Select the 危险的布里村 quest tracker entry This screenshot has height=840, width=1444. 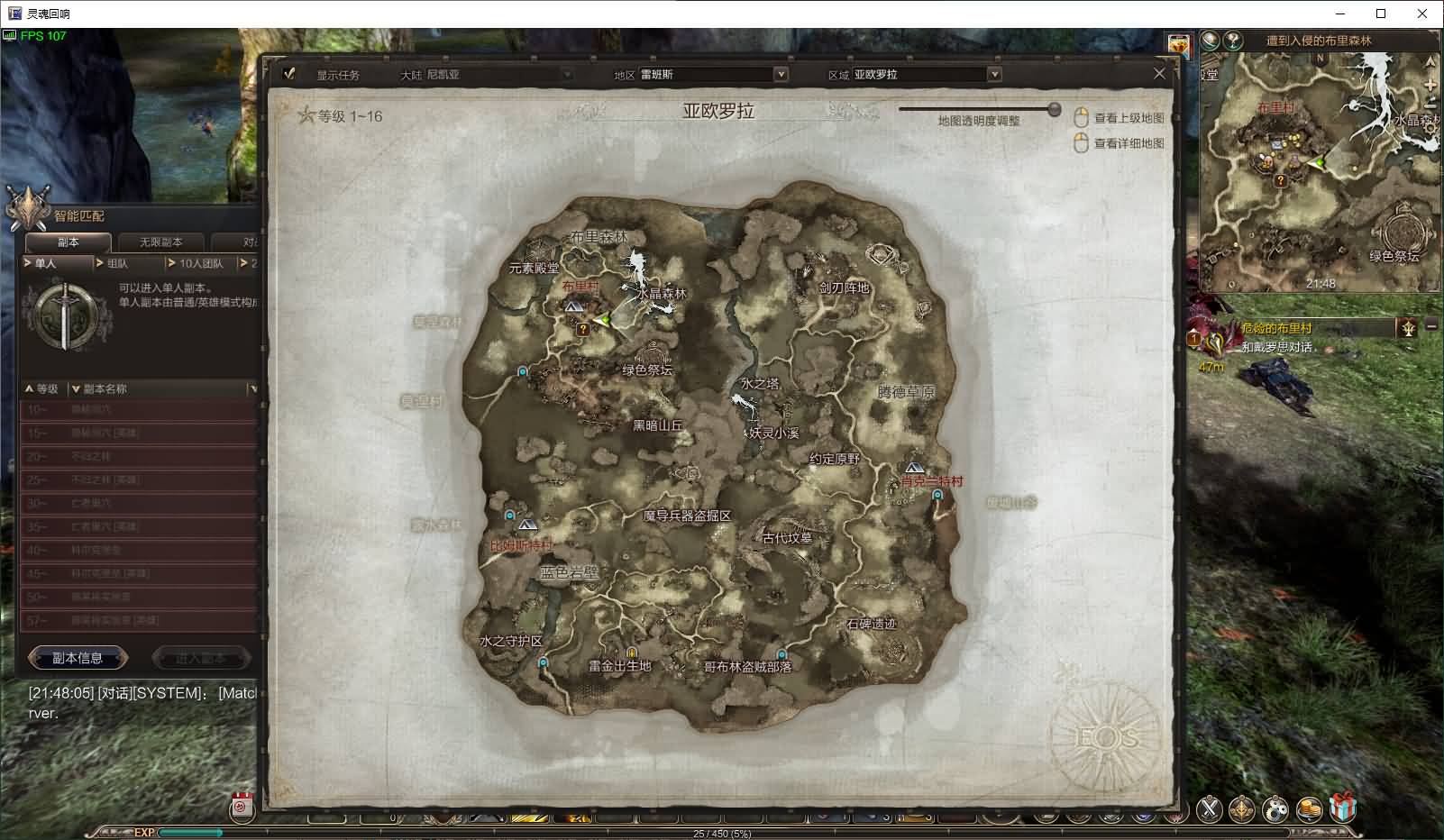tap(1276, 329)
